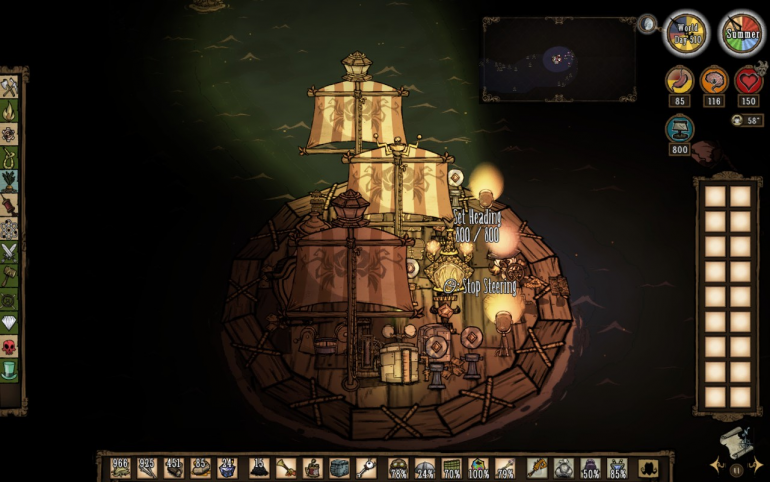770x482 pixels.
Task: Click the minimap panel
Action: coord(558,58)
